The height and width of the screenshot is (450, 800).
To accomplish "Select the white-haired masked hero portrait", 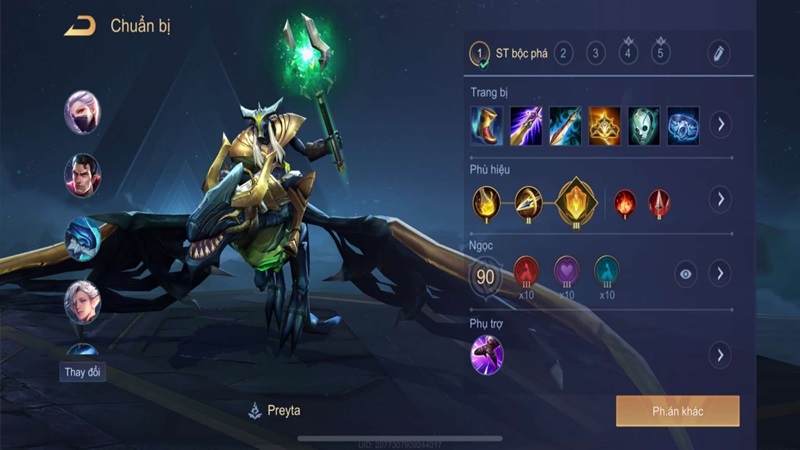I will pos(82,111).
